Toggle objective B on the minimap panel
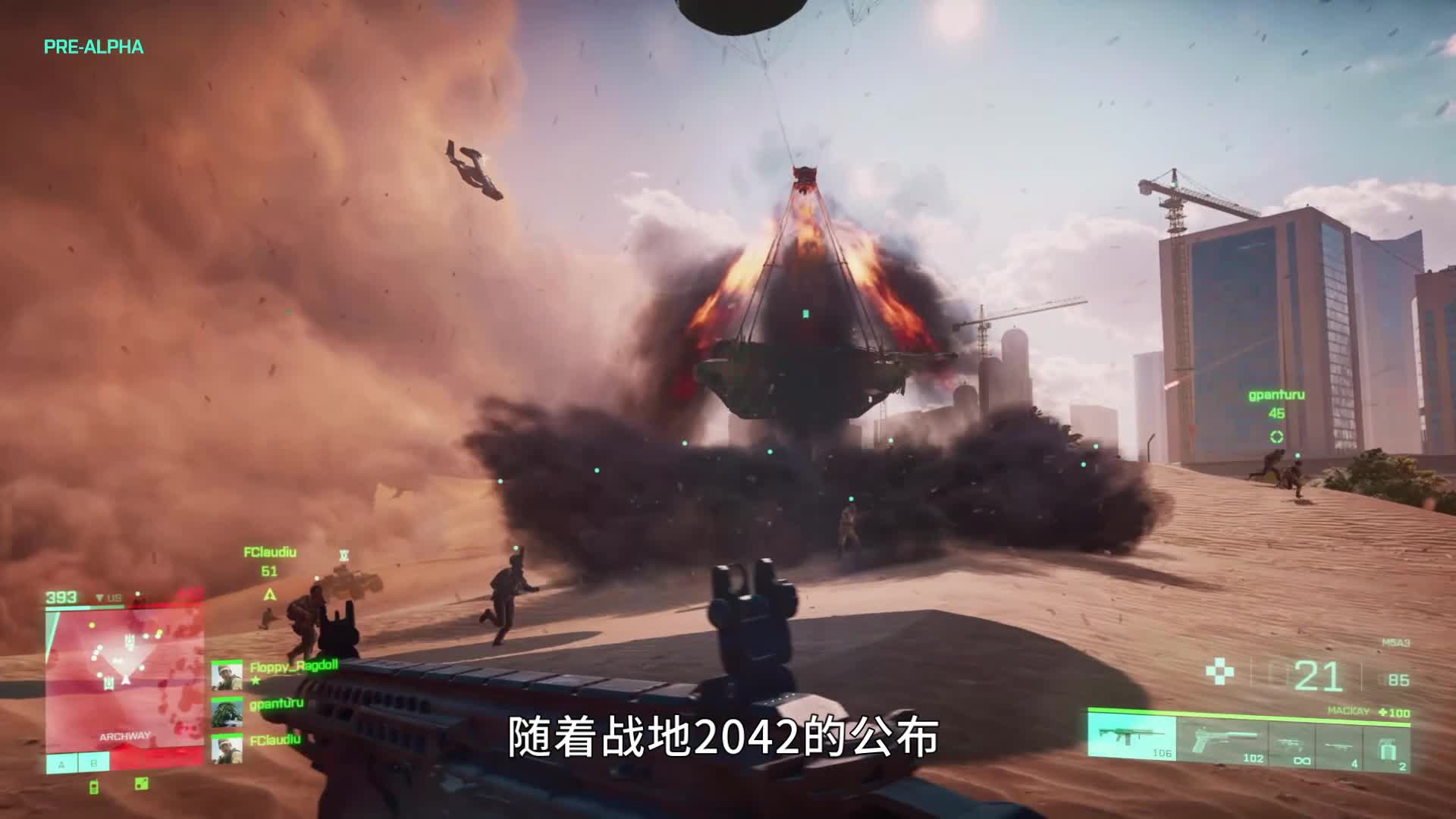This screenshot has width=1456, height=819. tap(94, 763)
